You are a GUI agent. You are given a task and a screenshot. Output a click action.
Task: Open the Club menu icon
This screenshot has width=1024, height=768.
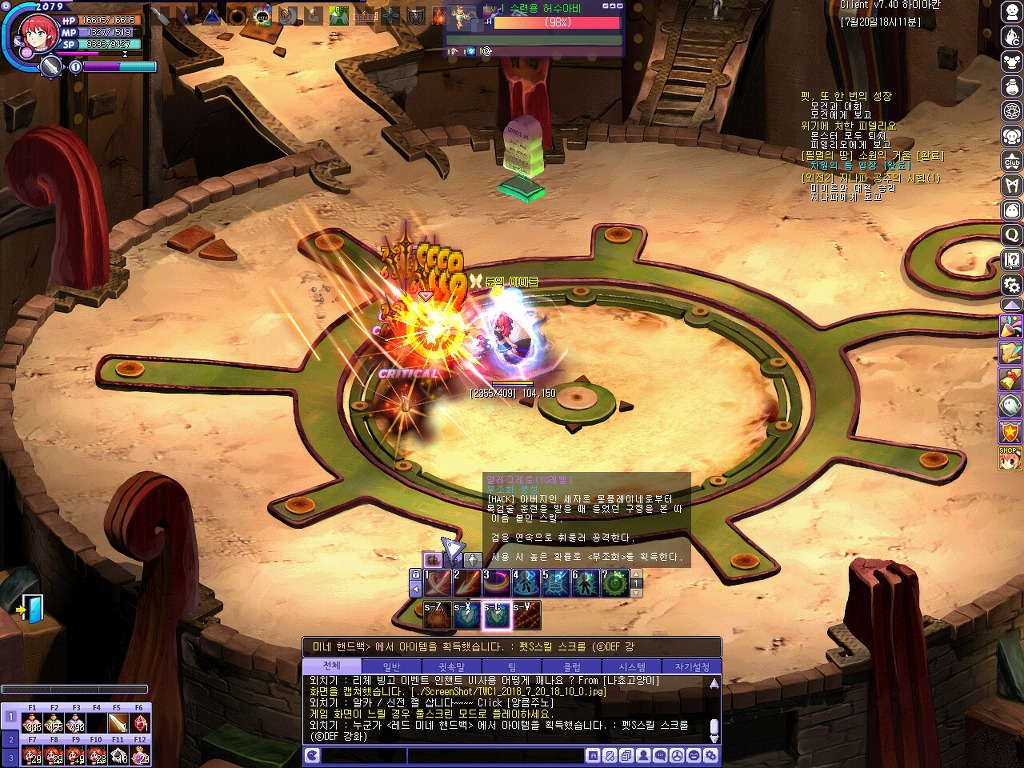pyautogui.click(x=1011, y=161)
